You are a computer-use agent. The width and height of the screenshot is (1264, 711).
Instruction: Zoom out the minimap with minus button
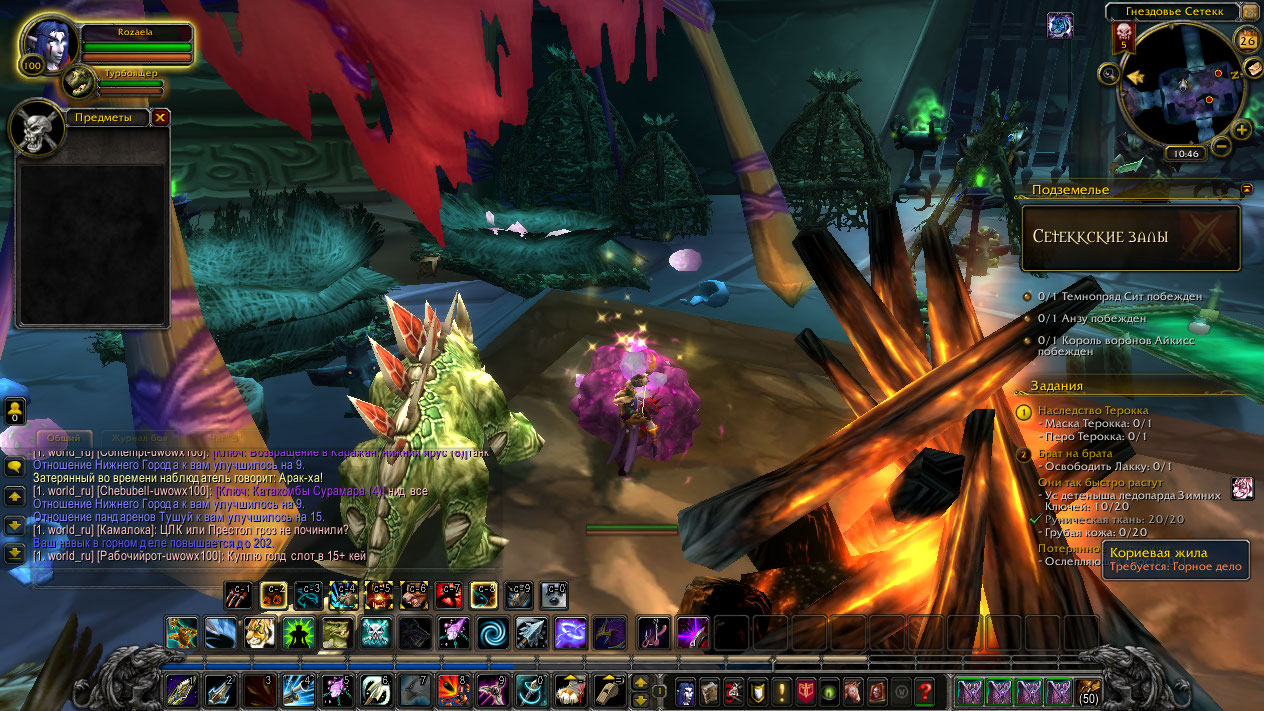(x=1220, y=147)
